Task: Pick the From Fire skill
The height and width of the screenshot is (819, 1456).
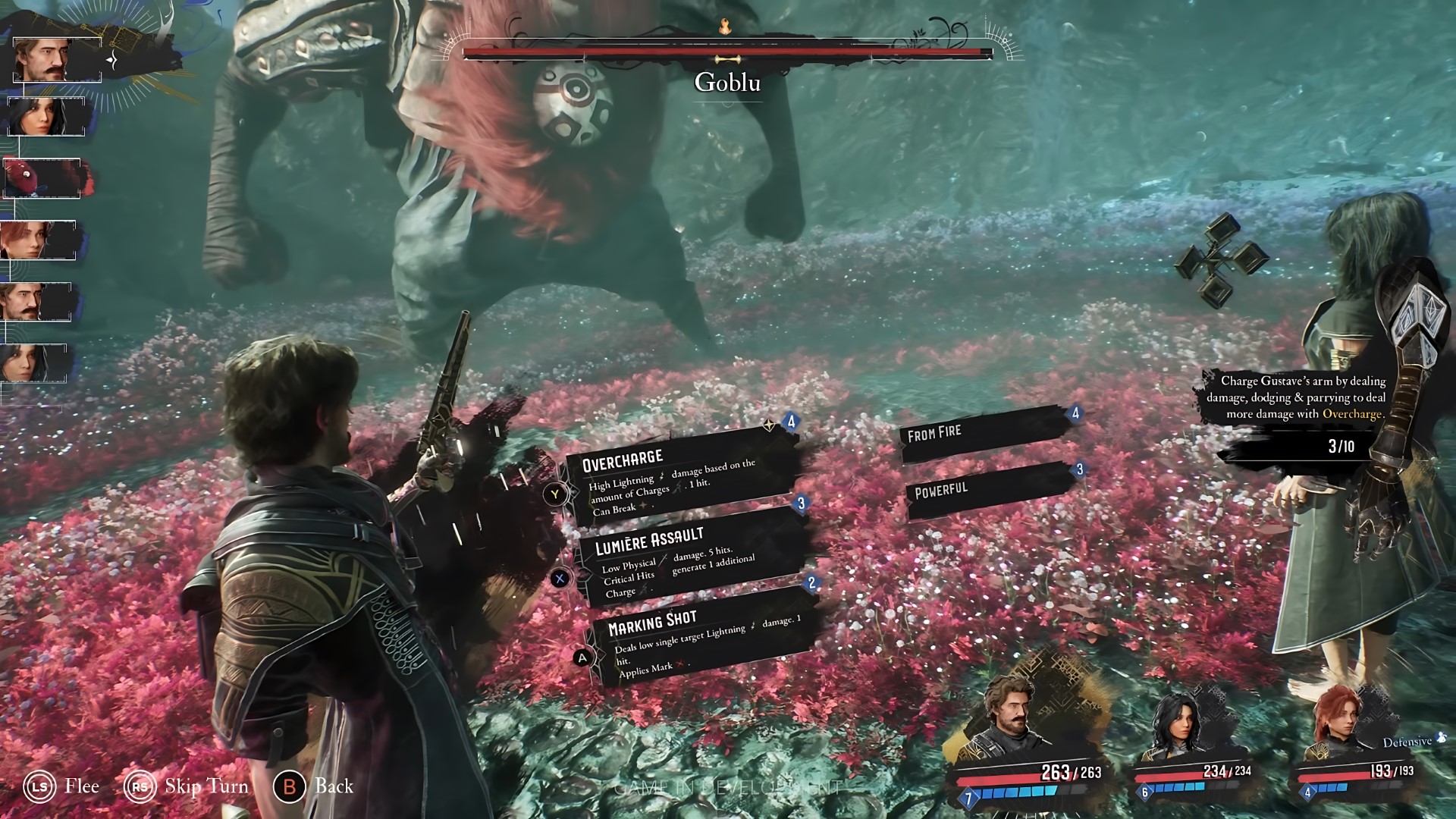Action: [x=986, y=434]
